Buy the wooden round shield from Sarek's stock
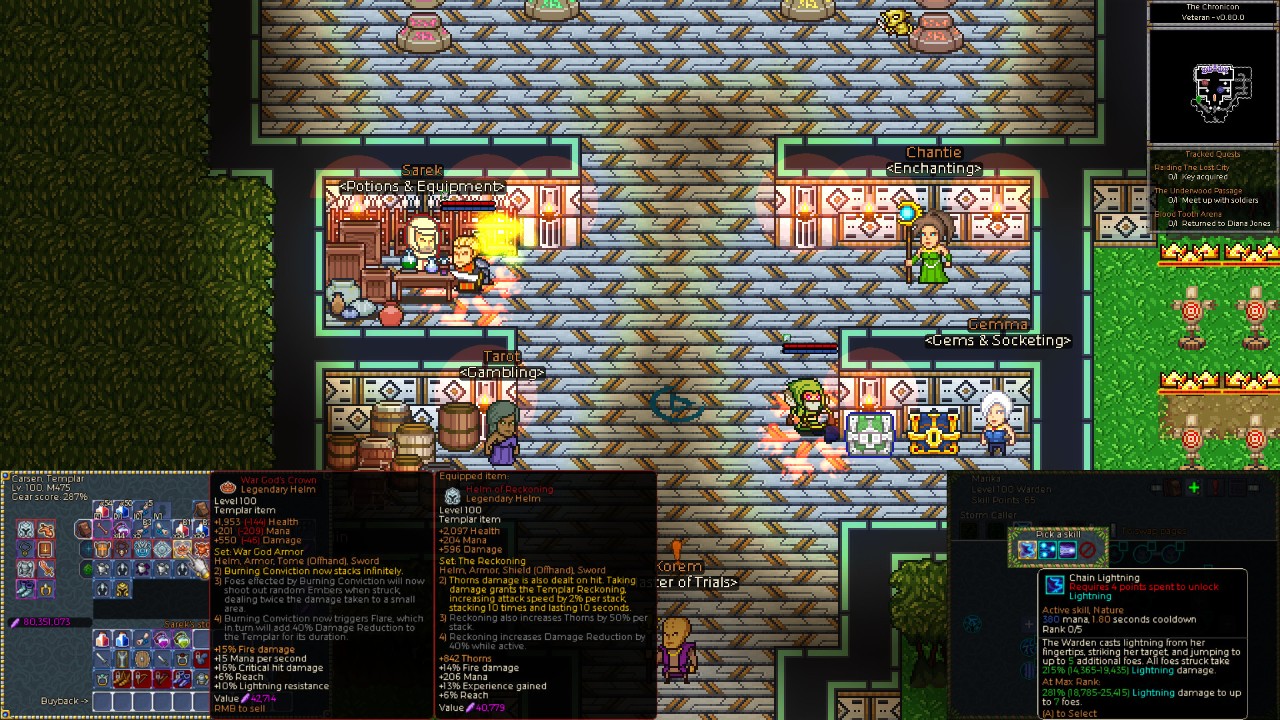This screenshot has height=720, width=1280. [x=141, y=658]
